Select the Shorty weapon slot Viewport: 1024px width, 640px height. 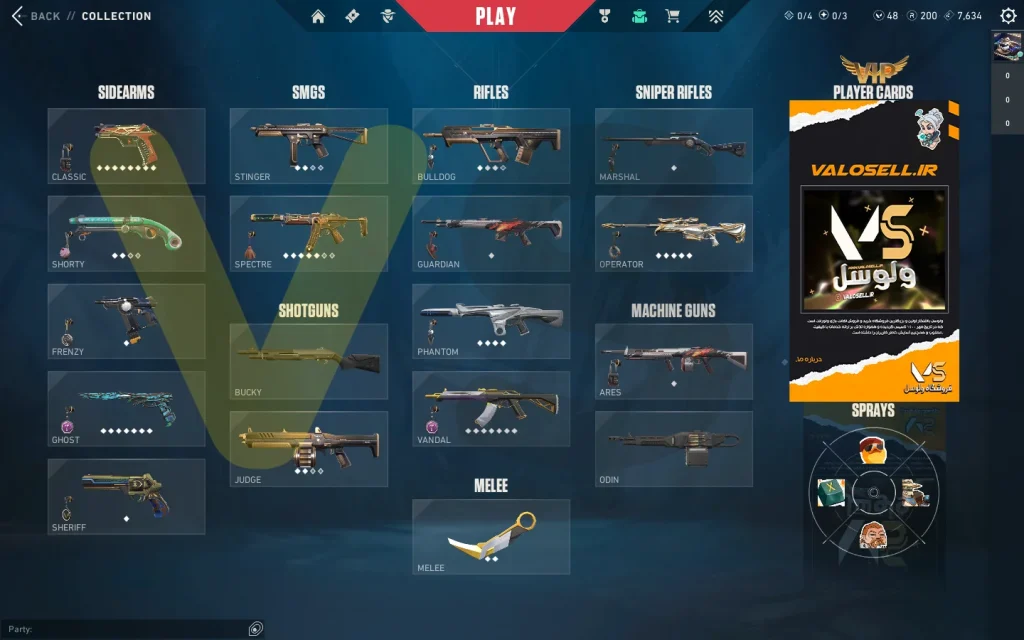tap(126, 233)
